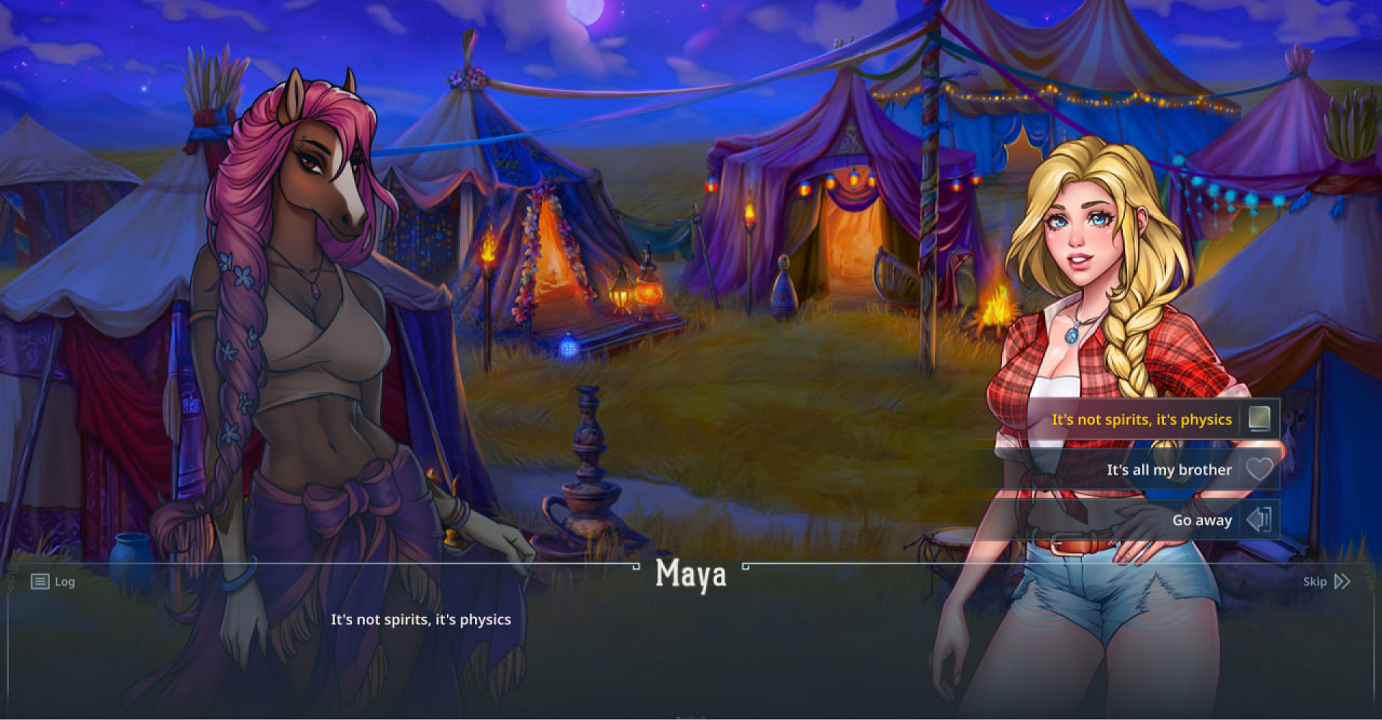Skip the current dialogue
The height and width of the screenshot is (720, 1382).
tap(1326, 581)
